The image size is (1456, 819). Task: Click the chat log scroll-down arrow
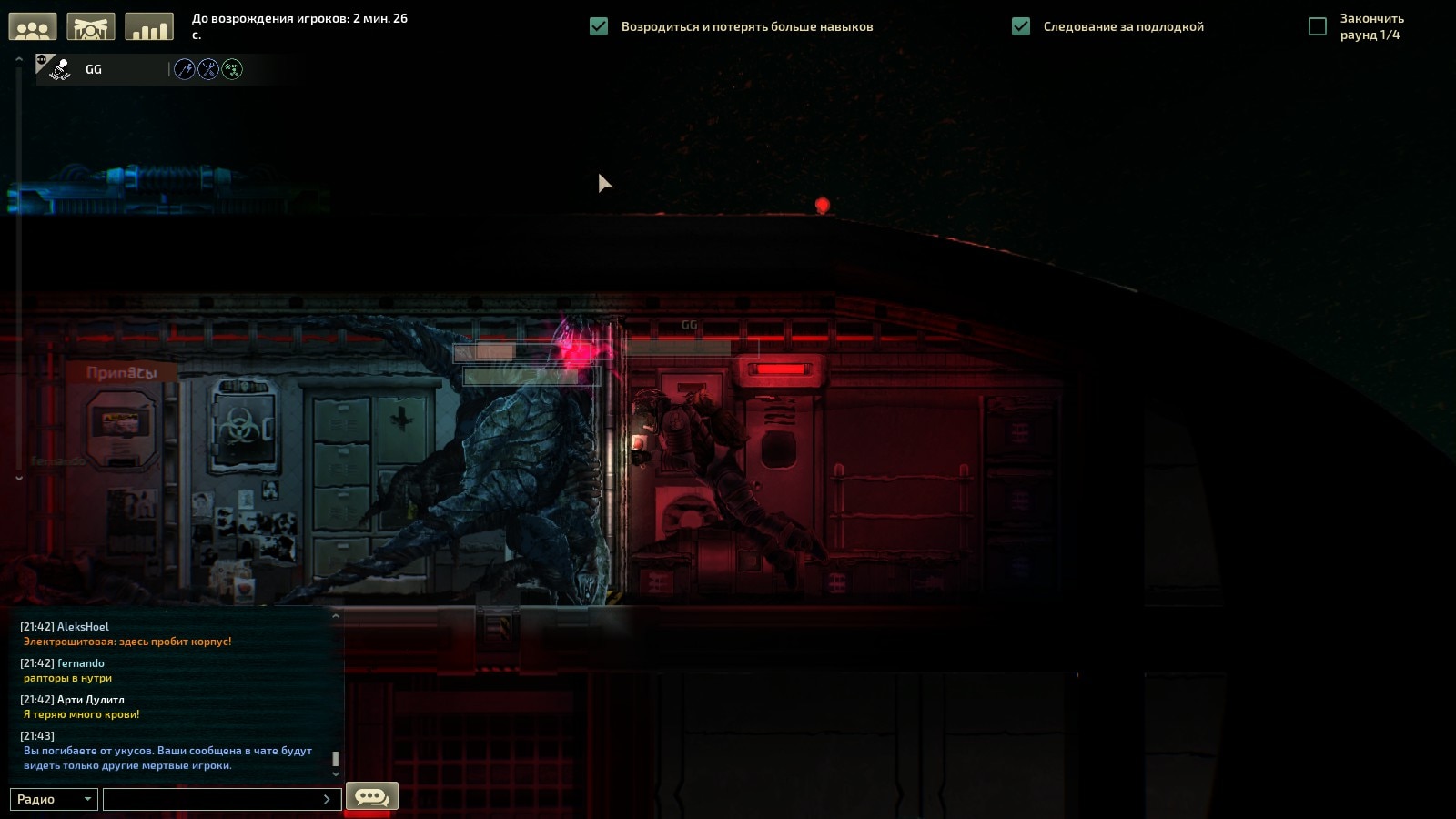coord(336,774)
